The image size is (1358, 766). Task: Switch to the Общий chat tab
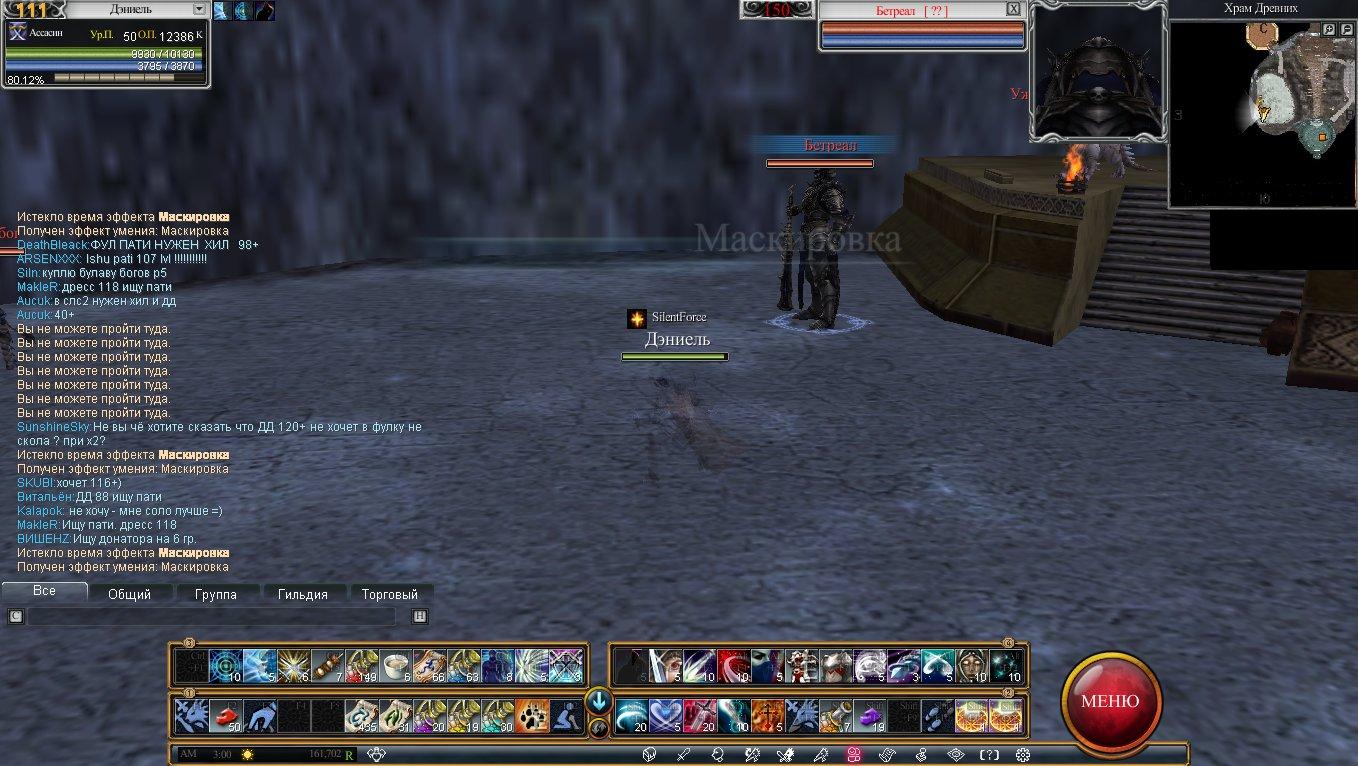(129, 594)
